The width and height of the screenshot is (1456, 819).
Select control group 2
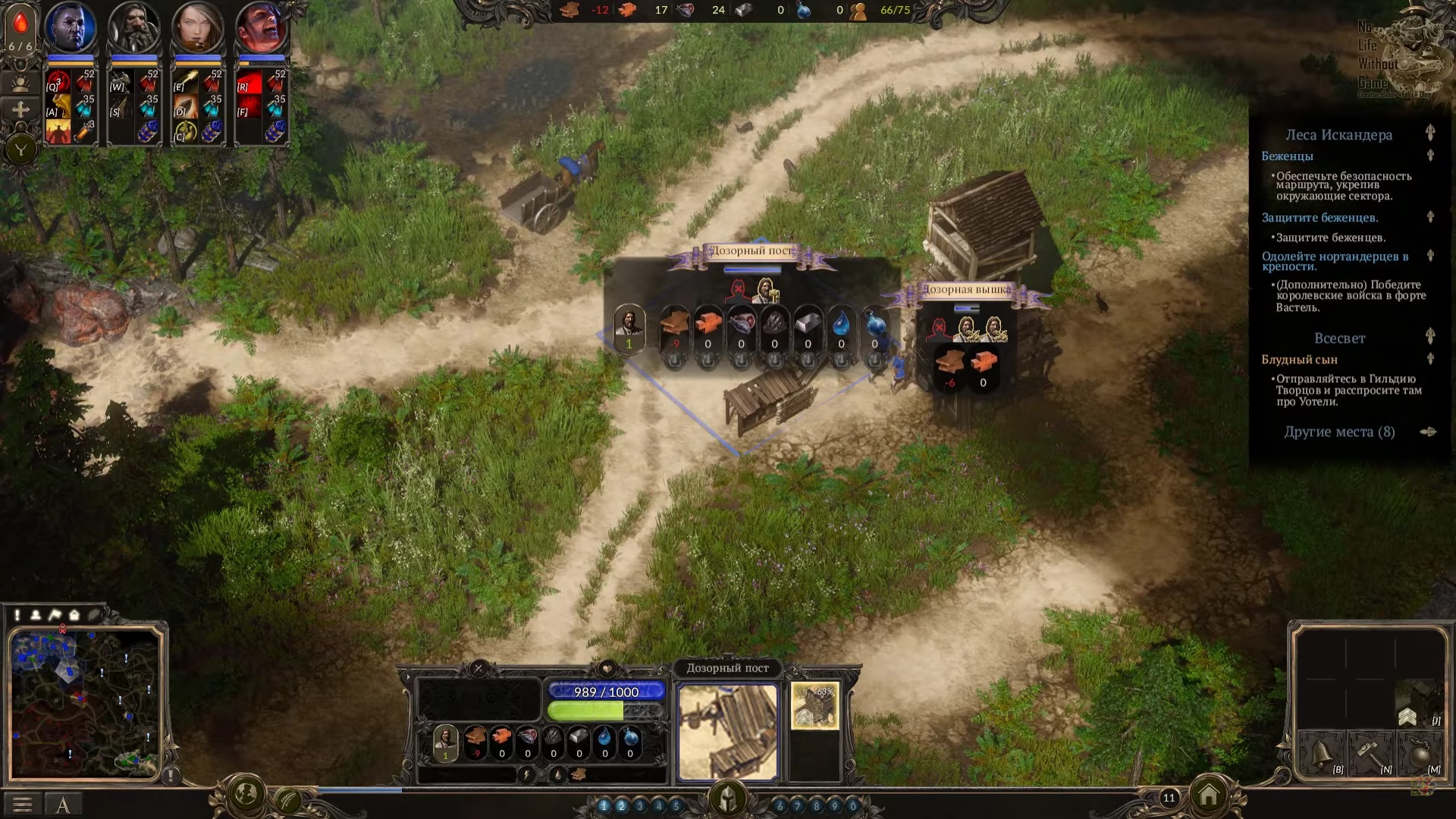622,806
